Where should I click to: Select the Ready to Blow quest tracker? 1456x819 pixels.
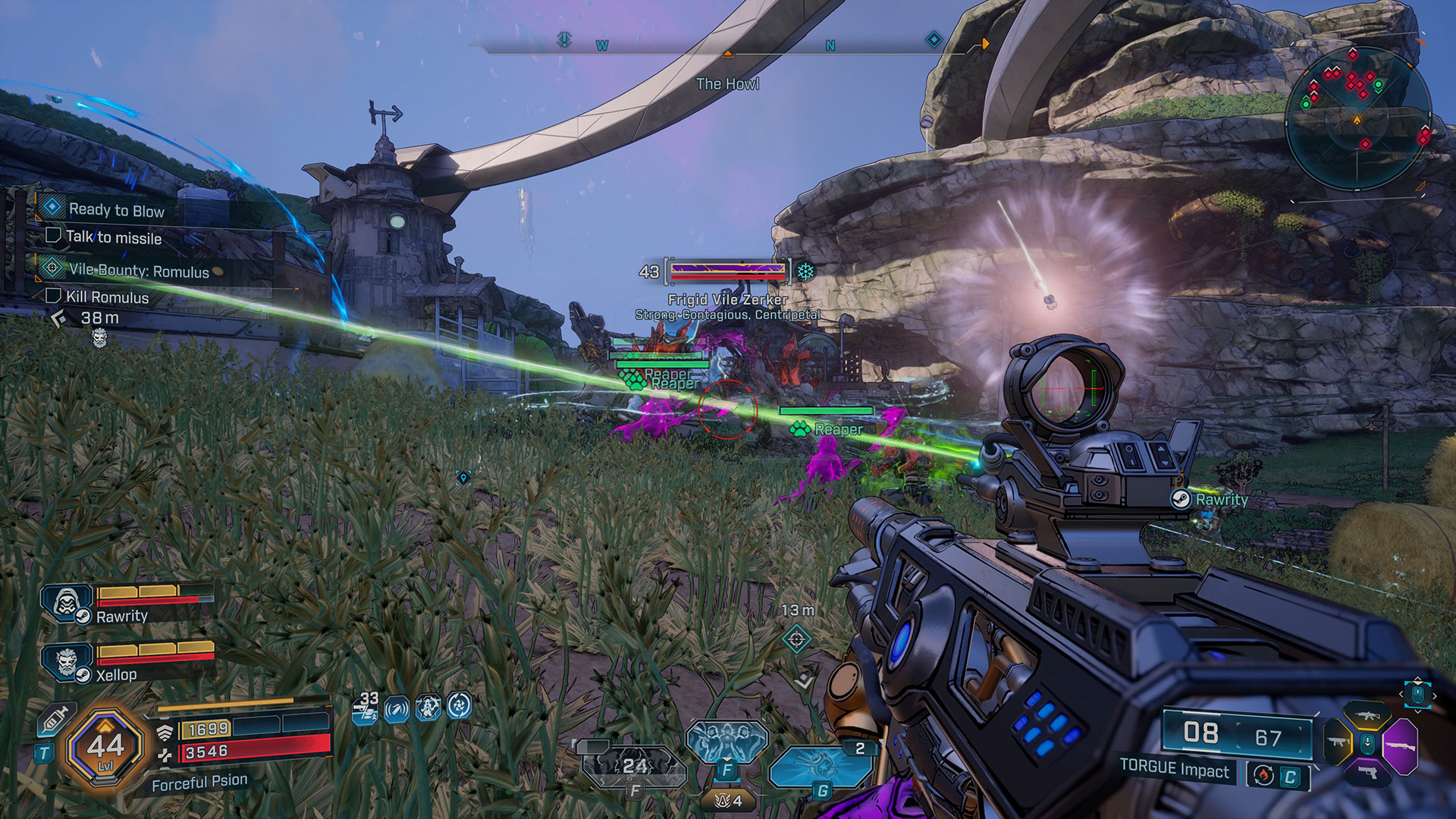tap(115, 210)
